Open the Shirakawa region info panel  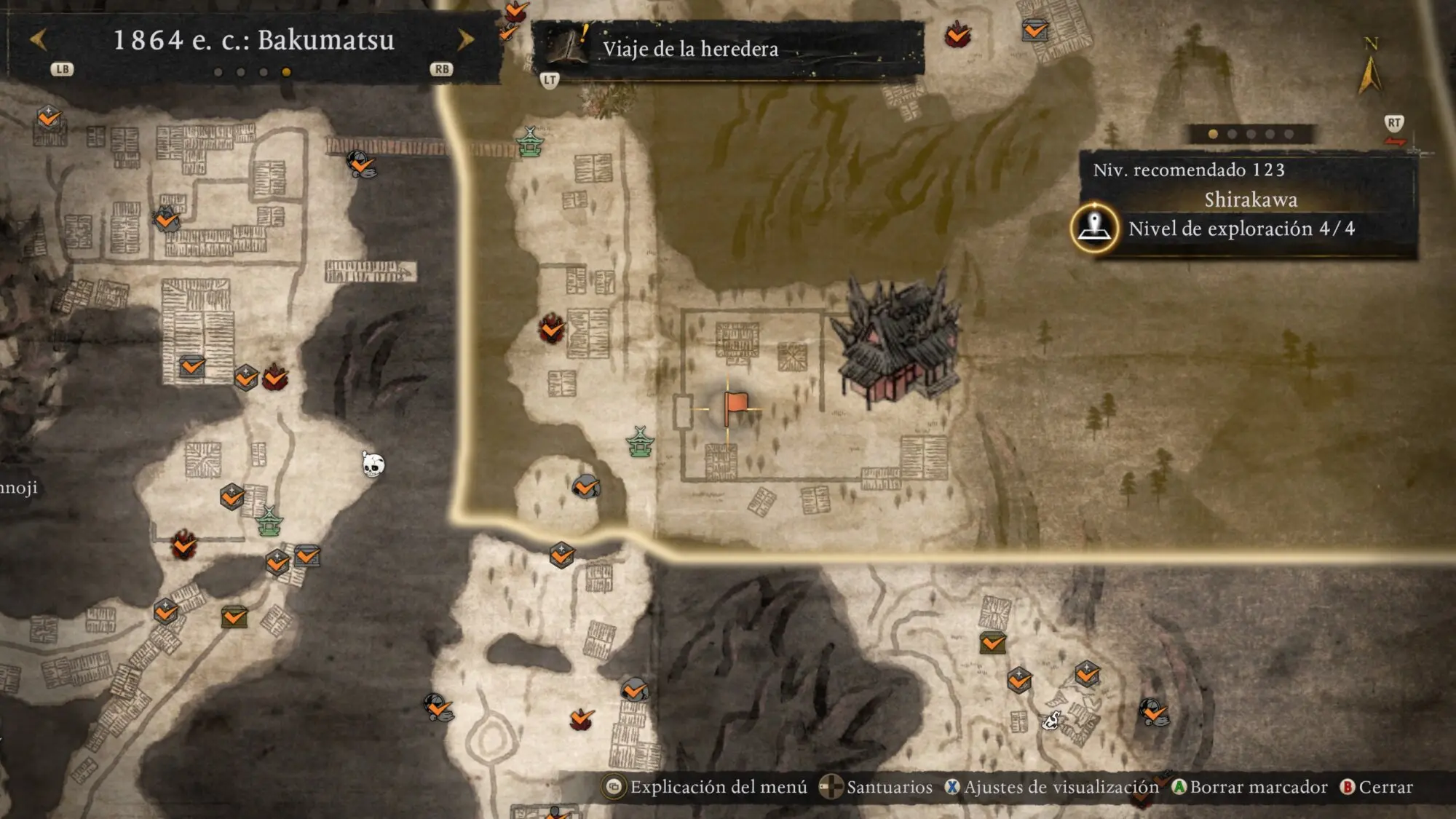coord(1249,200)
